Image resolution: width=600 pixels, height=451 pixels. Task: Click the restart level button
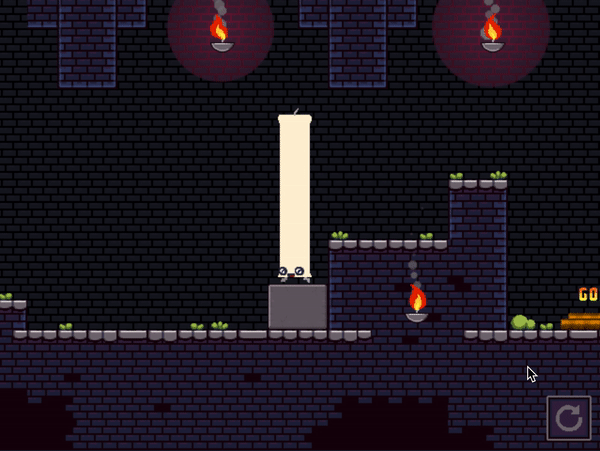(568, 418)
